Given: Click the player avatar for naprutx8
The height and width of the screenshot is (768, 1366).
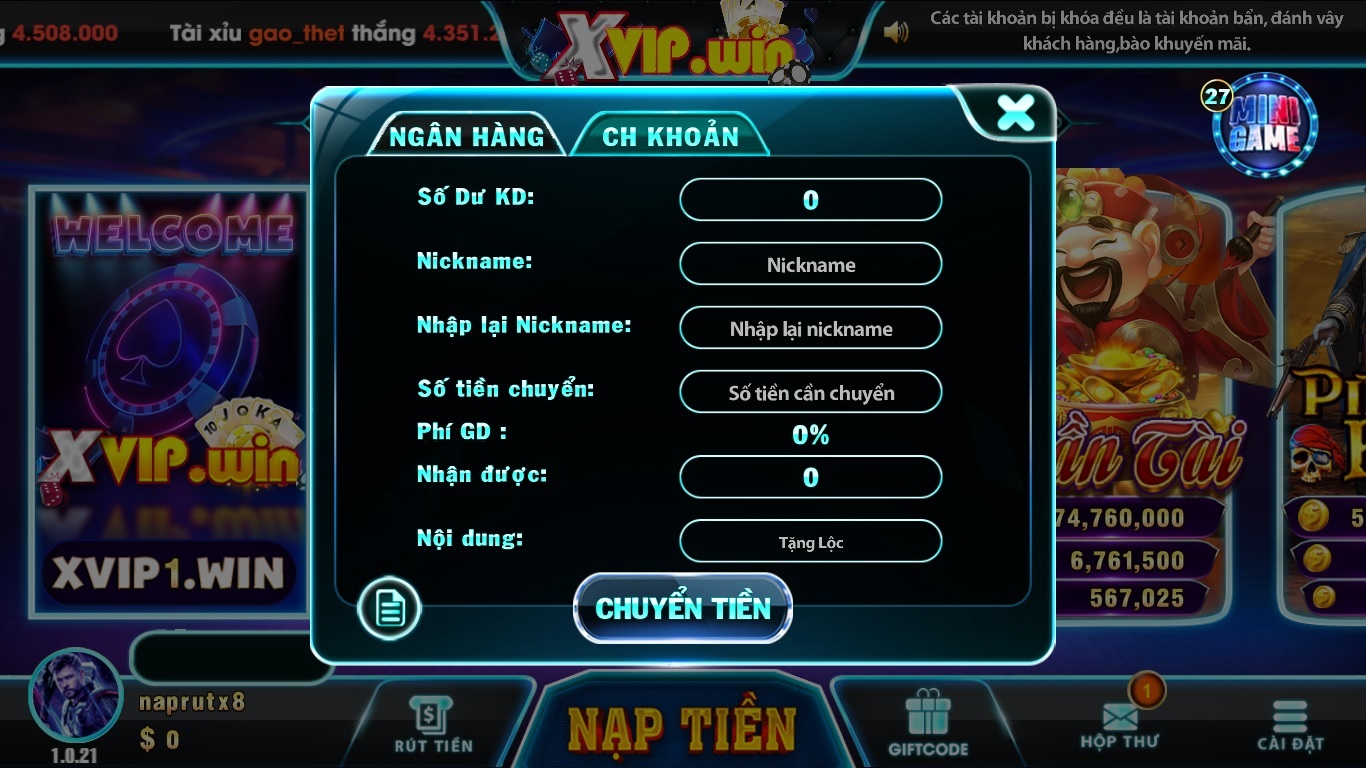Looking at the screenshot, I should pyautogui.click(x=75, y=701).
